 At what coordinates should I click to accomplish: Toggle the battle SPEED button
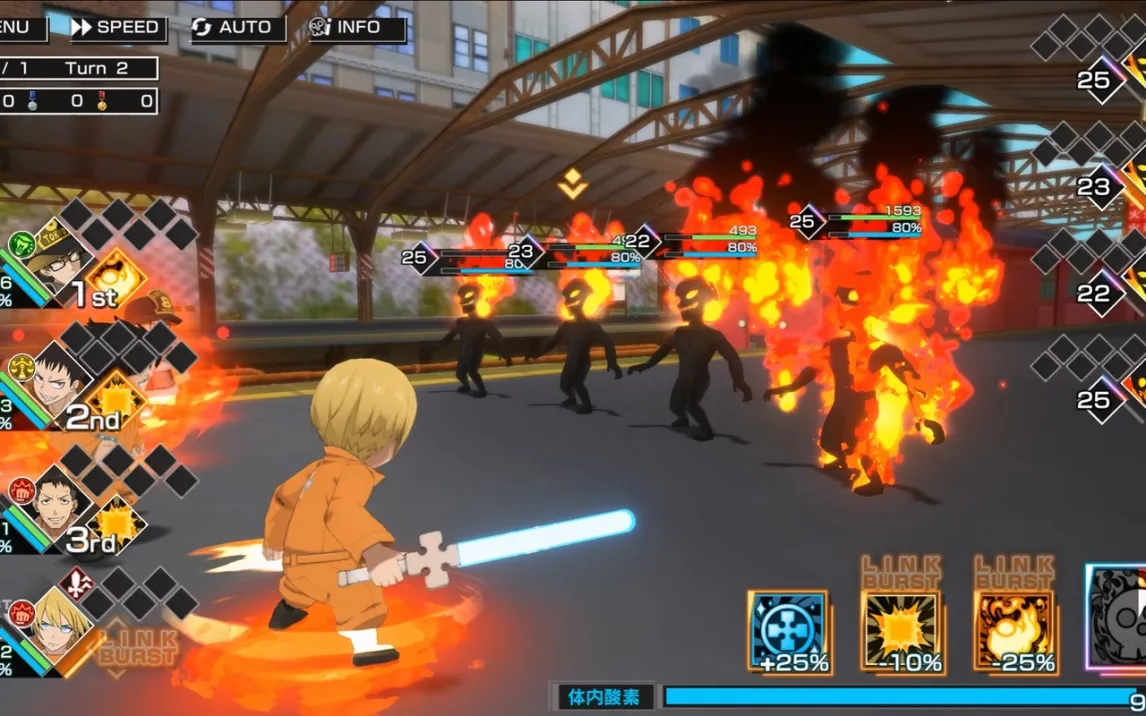click(x=115, y=28)
